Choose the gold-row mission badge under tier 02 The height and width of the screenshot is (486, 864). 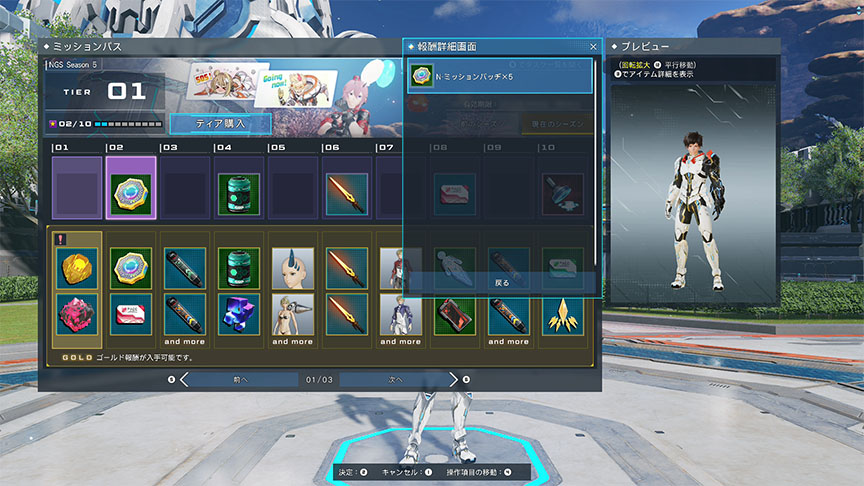(x=131, y=268)
